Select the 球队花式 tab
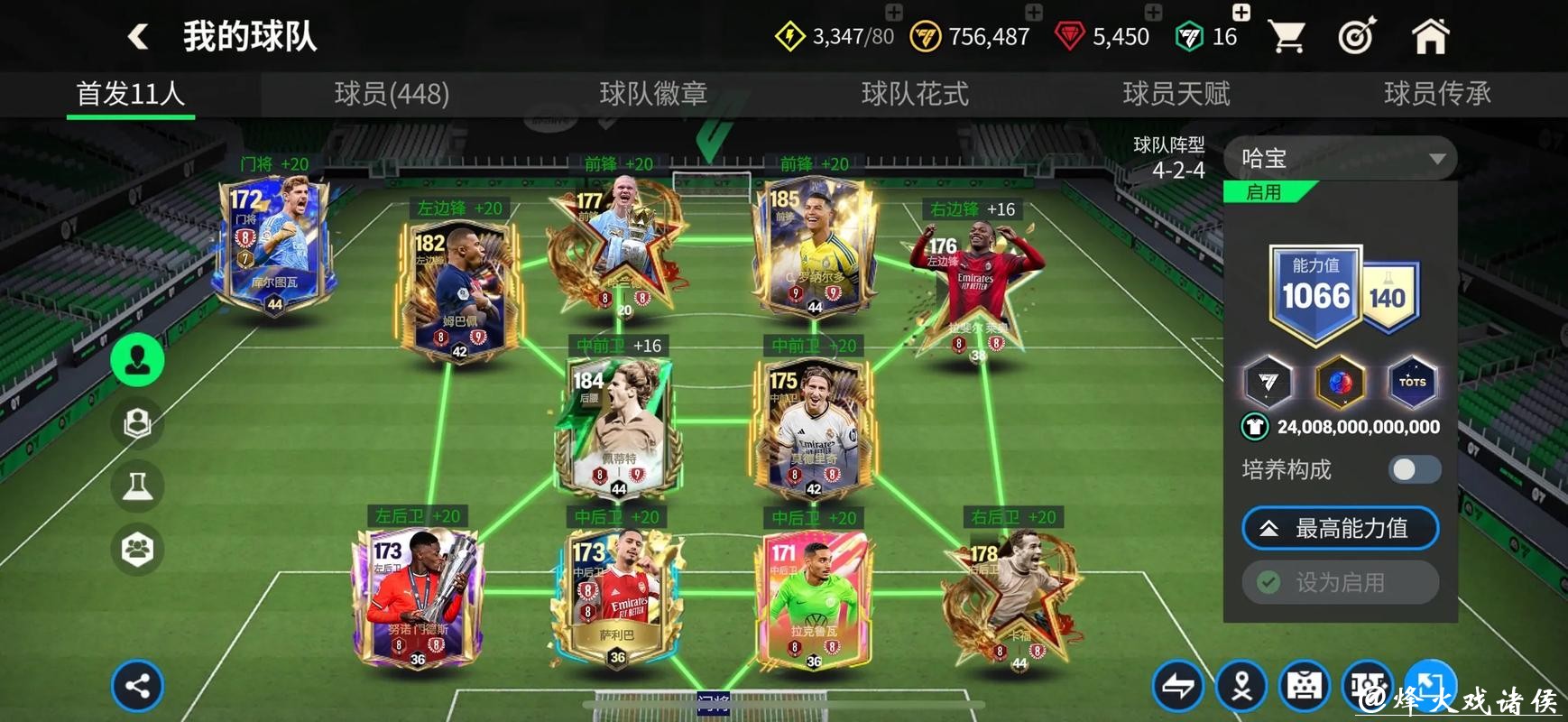The width and height of the screenshot is (1568, 722). [x=915, y=94]
